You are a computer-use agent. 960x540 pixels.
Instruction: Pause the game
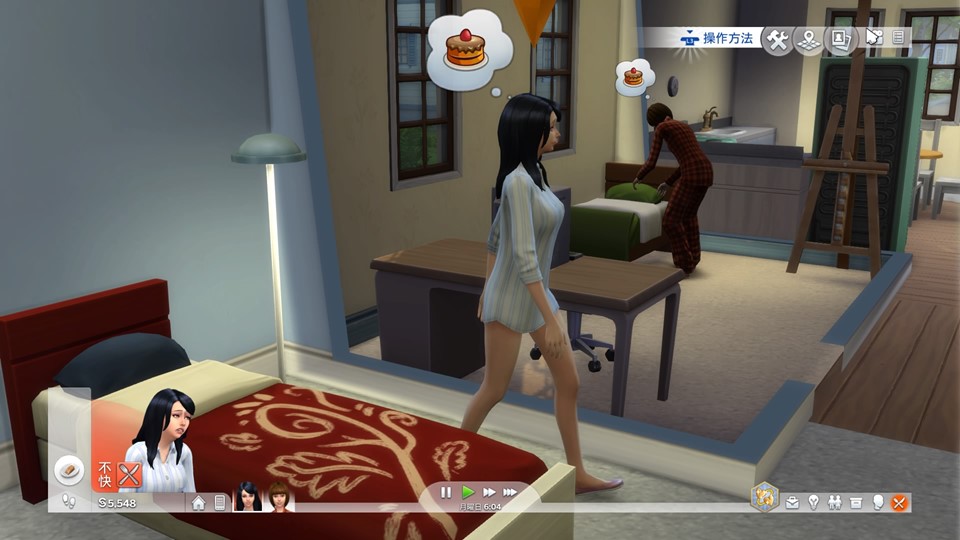[446, 492]
